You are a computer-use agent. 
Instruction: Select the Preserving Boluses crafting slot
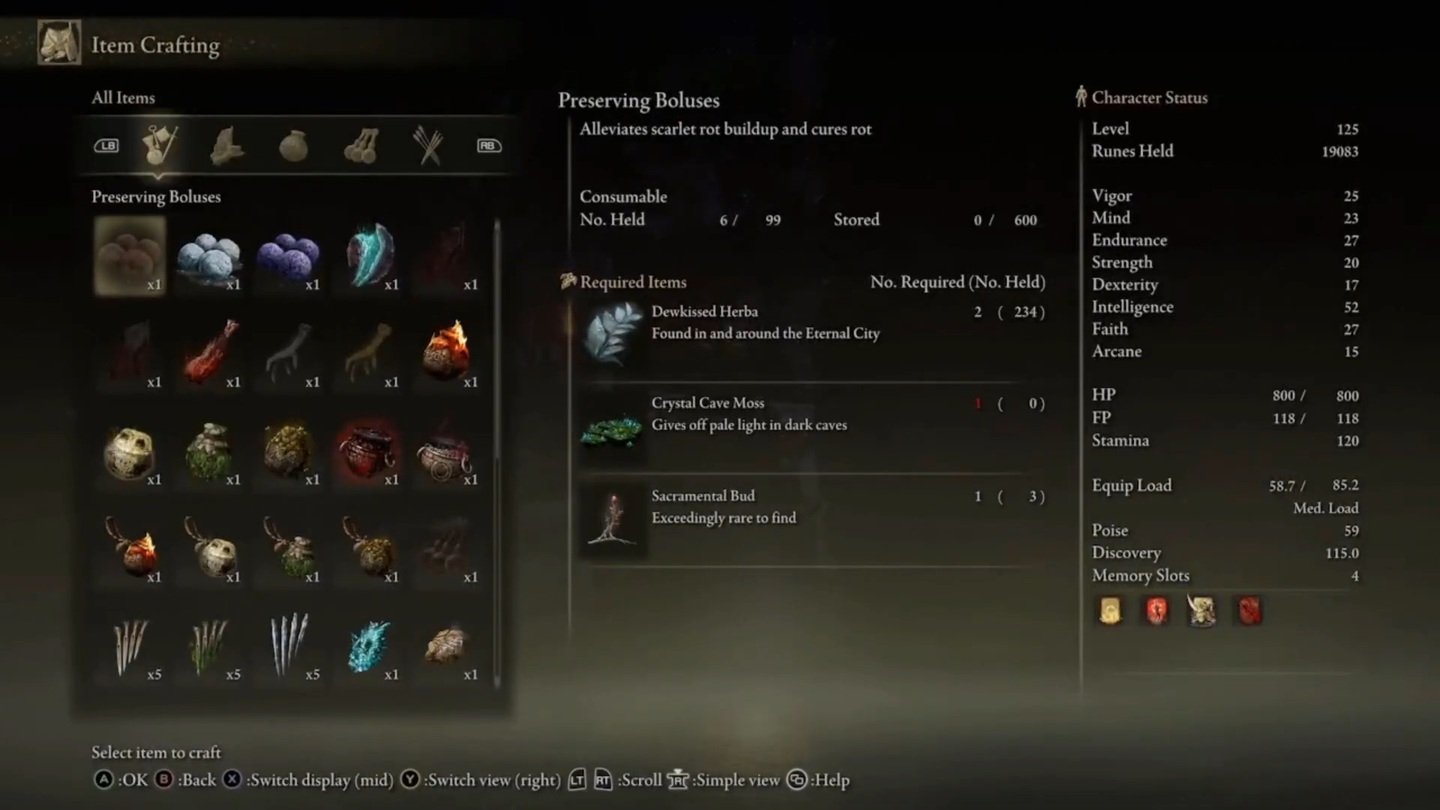tap(130, 256)
